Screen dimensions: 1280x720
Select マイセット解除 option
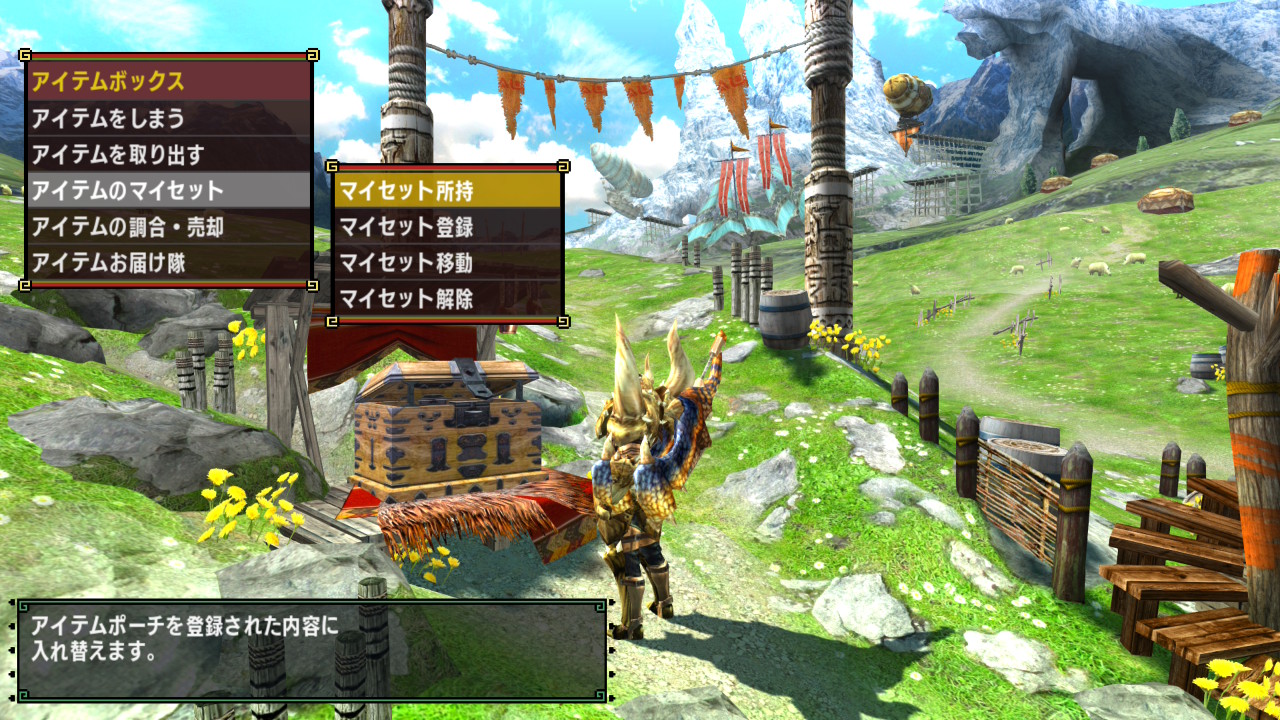tap(446, 298)
